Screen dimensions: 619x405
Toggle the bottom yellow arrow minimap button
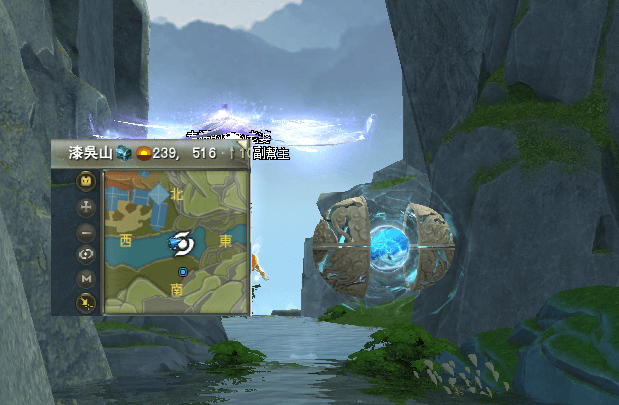click(87, 301)
